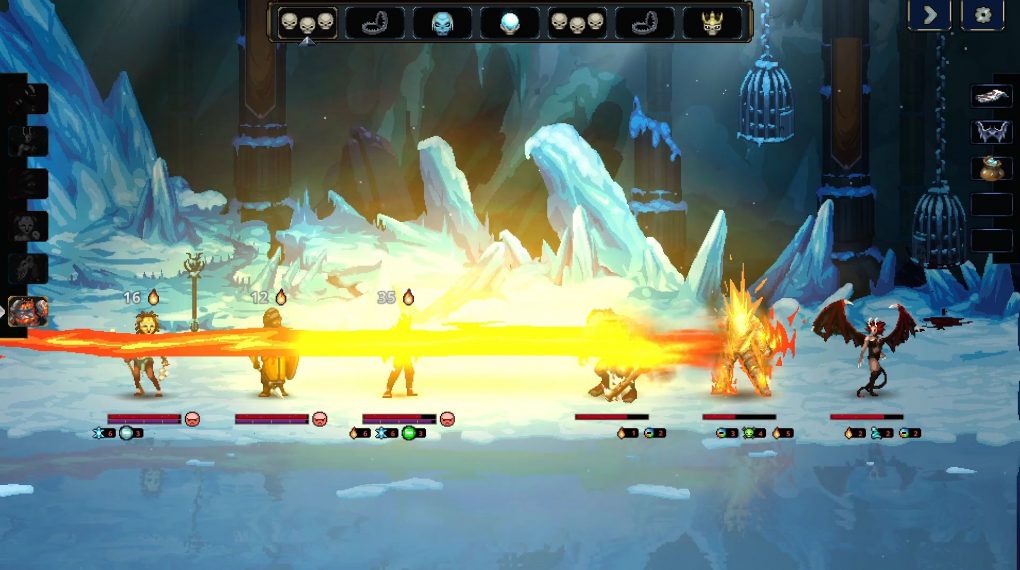1020x570 pixels.
Task: Choose the crowned gold skull boss room
Action: [x=712, y=22]
